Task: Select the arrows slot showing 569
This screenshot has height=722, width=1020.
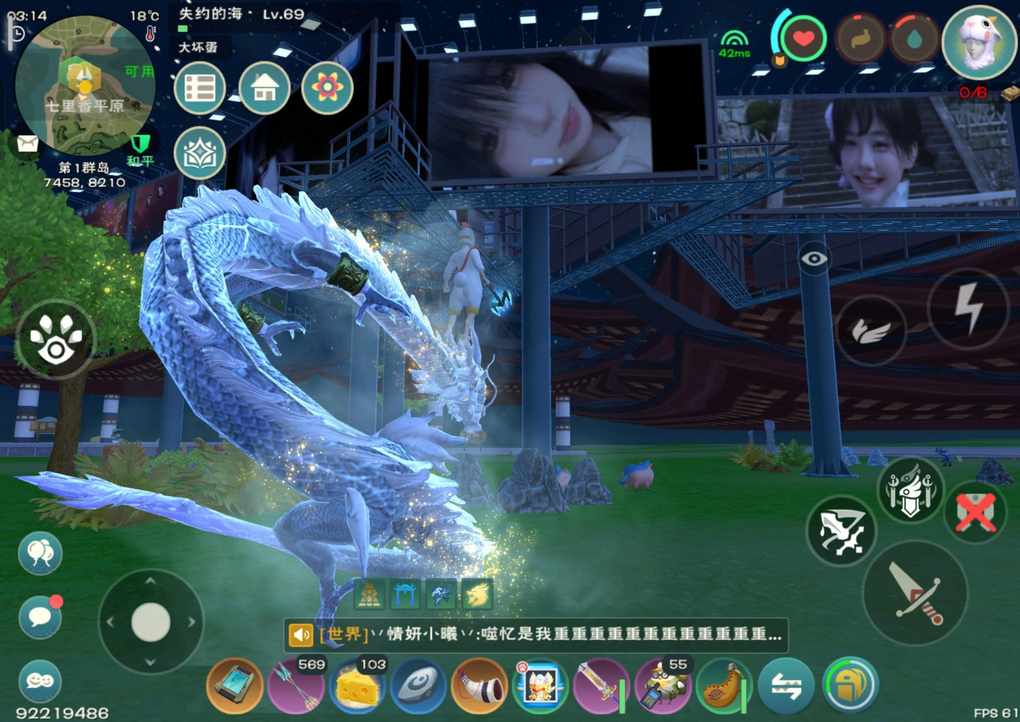Action: pos(296,687)
